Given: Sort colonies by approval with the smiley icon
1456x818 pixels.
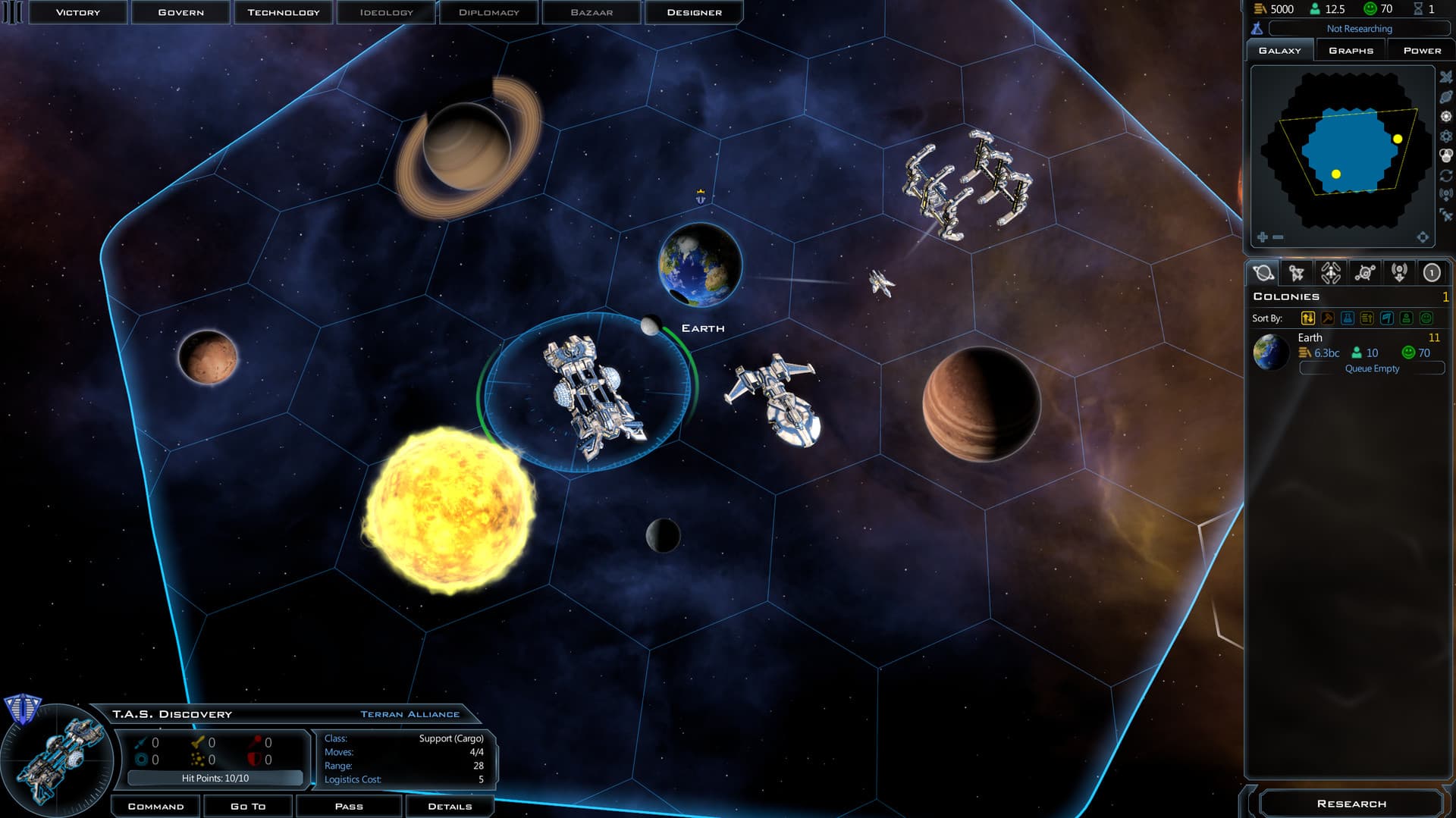Looking at the screenshot, I should pos(1425,319).
